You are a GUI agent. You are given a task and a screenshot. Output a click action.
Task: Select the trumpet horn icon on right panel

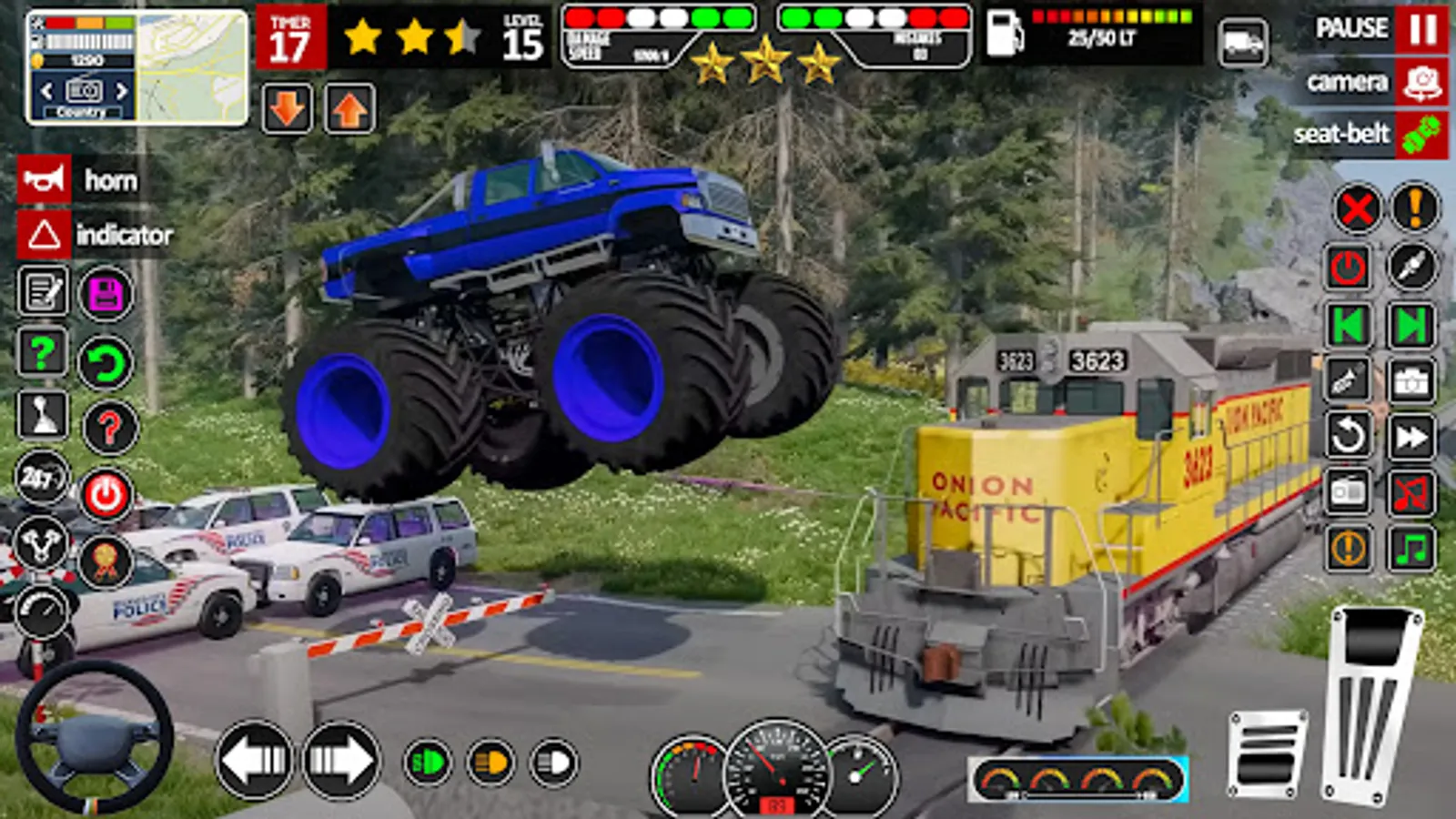coord(1347,380)
